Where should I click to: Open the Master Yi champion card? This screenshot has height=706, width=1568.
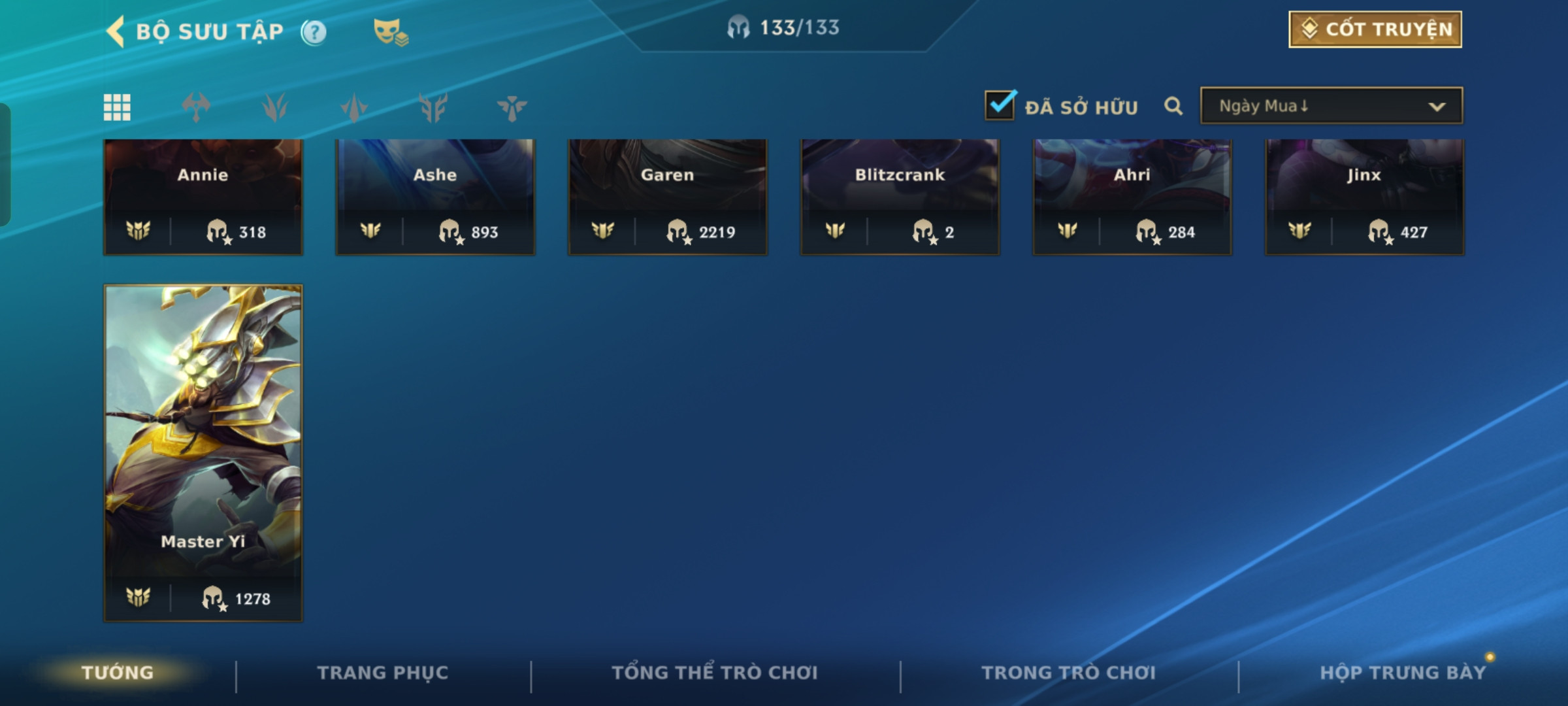tap(203, 451)
